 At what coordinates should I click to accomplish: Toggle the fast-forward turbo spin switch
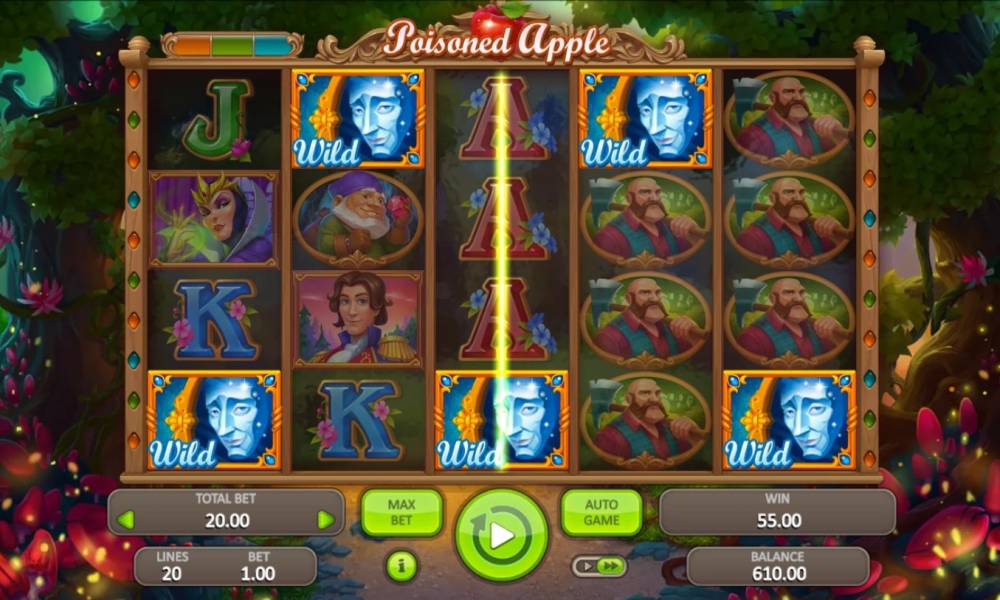[599, 567]
